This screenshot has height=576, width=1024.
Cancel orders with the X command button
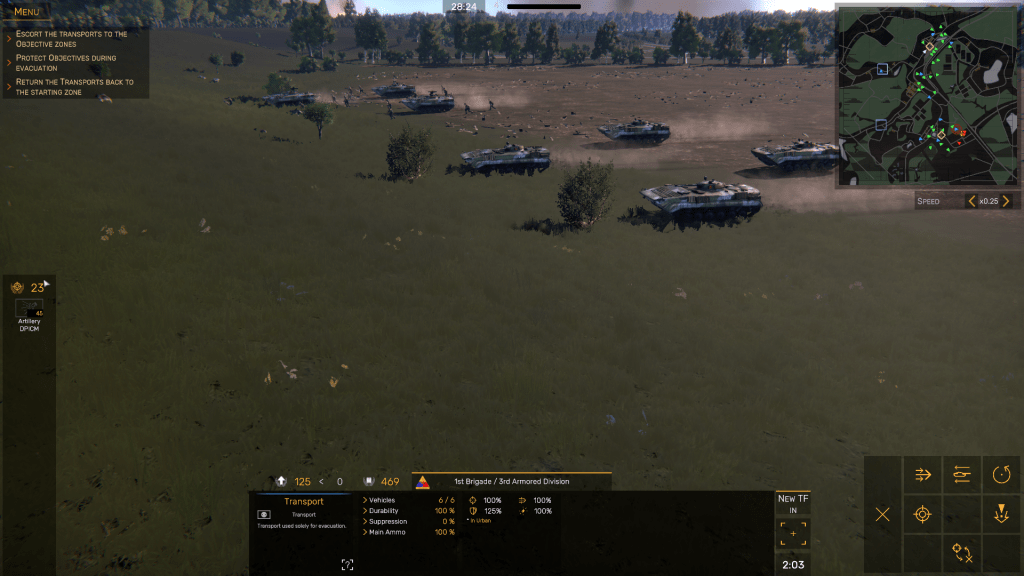click(x=882, y=515)
